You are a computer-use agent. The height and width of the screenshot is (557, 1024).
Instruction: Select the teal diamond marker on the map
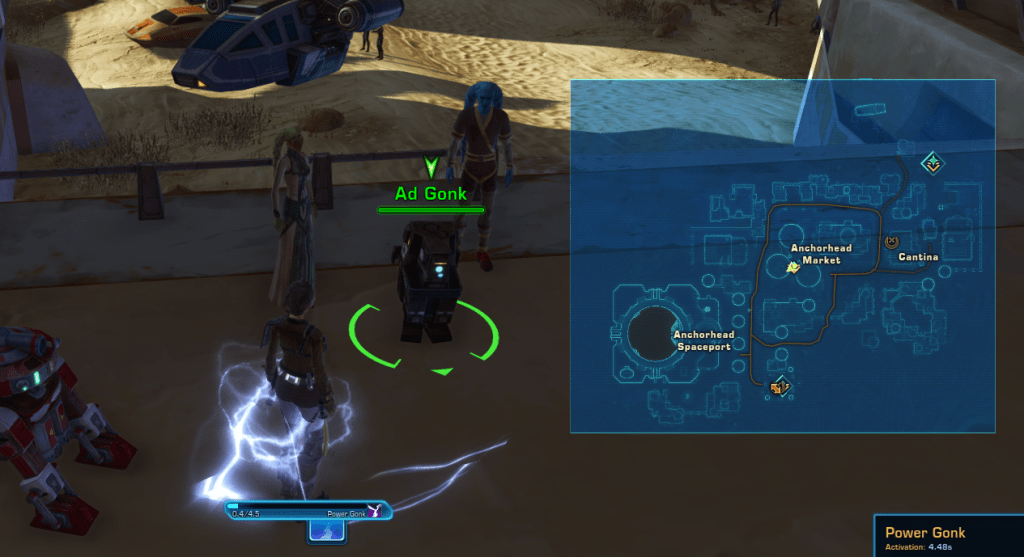(932, 161)
